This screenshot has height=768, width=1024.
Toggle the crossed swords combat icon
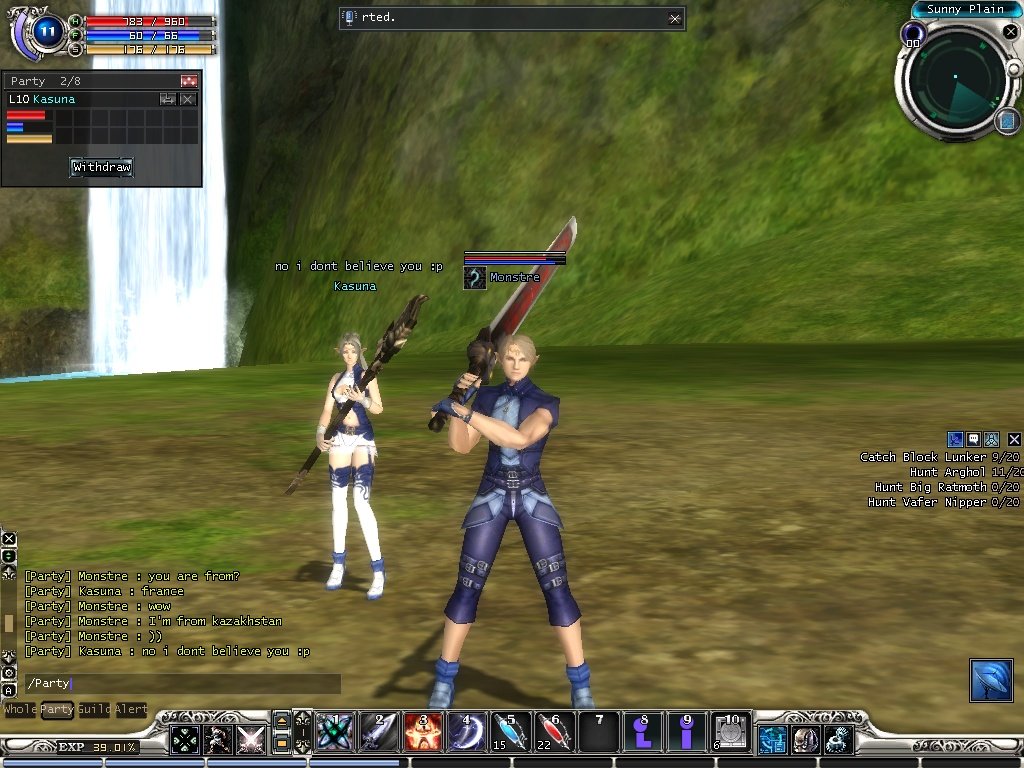[251, 740]
